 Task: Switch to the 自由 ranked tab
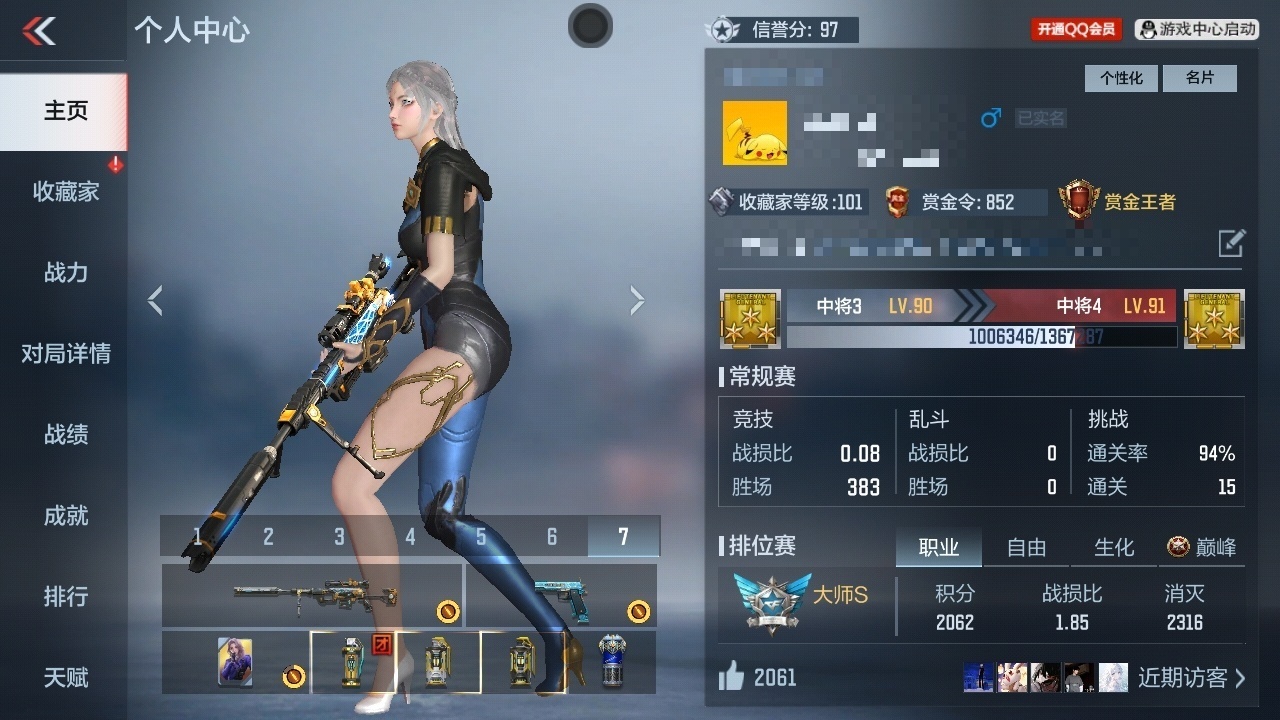[x=1026, y=547]
